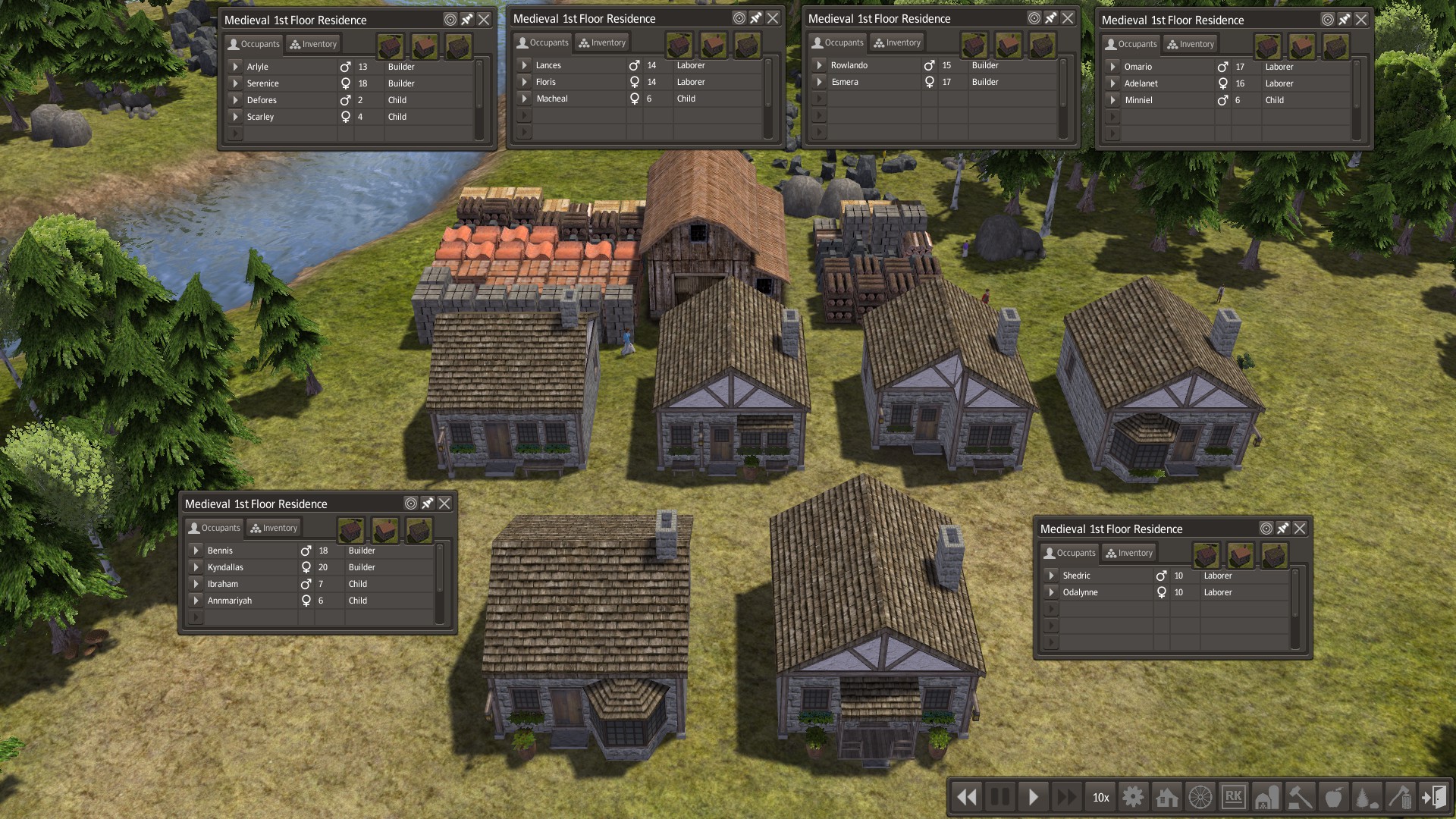Show details for occupant Omario
The height and width of the screenshot is (819, 1456).
pos(1113,67)
